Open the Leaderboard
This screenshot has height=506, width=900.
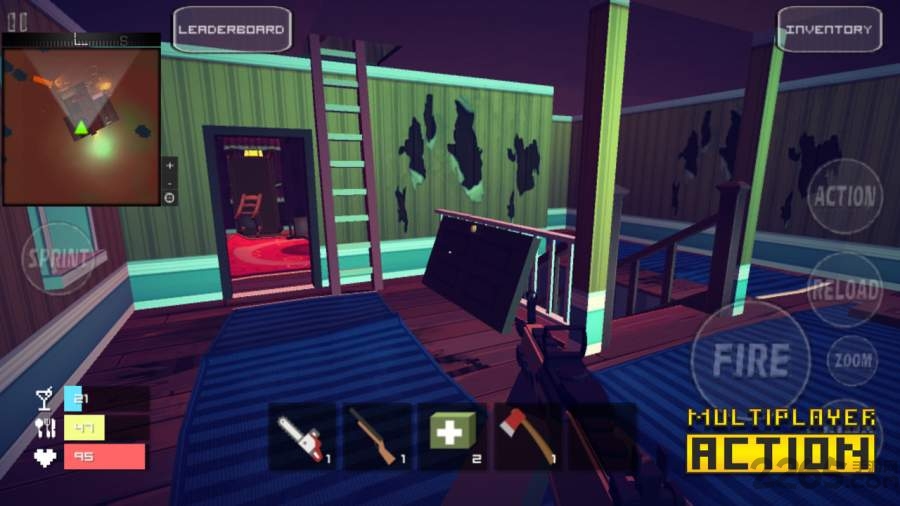(231, 29)
